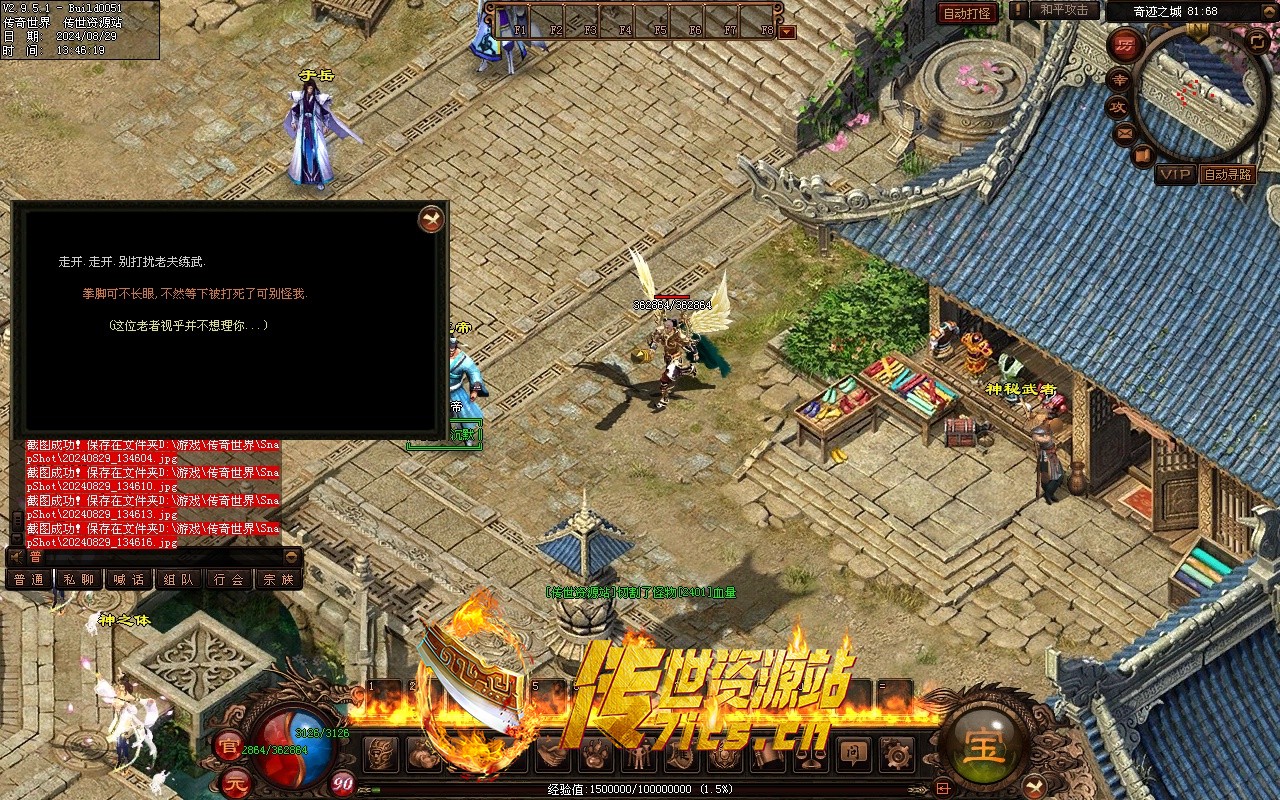1280x800 pixels.
Task: Open the 行会 guild chat tab
Action: click(229, 579)
